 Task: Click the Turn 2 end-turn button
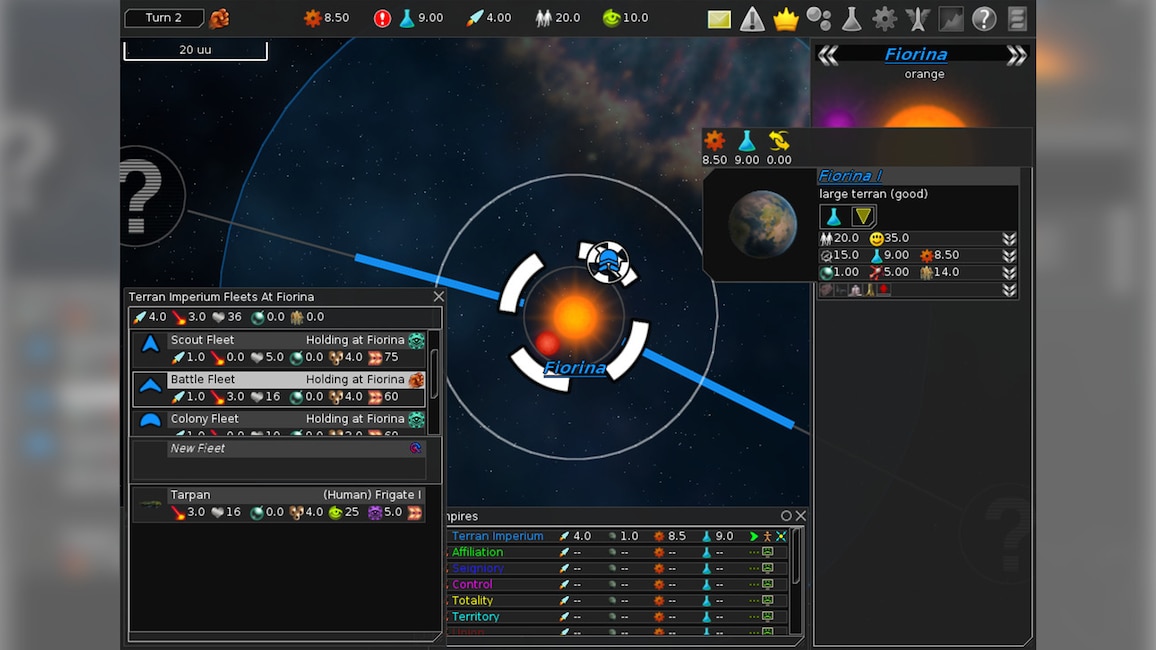[x=164, y=18]
